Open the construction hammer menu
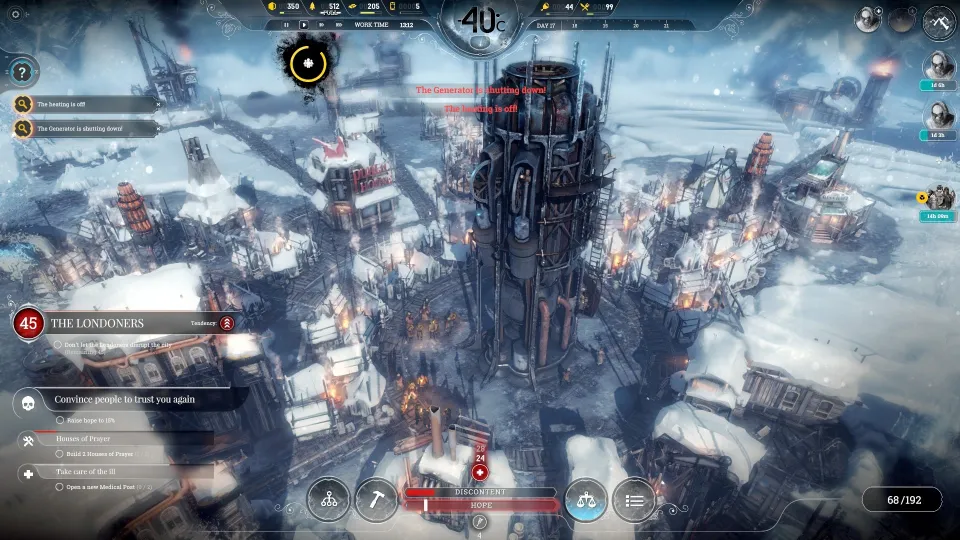The height and width of the screenshot is (540, 960). point(375,500)
